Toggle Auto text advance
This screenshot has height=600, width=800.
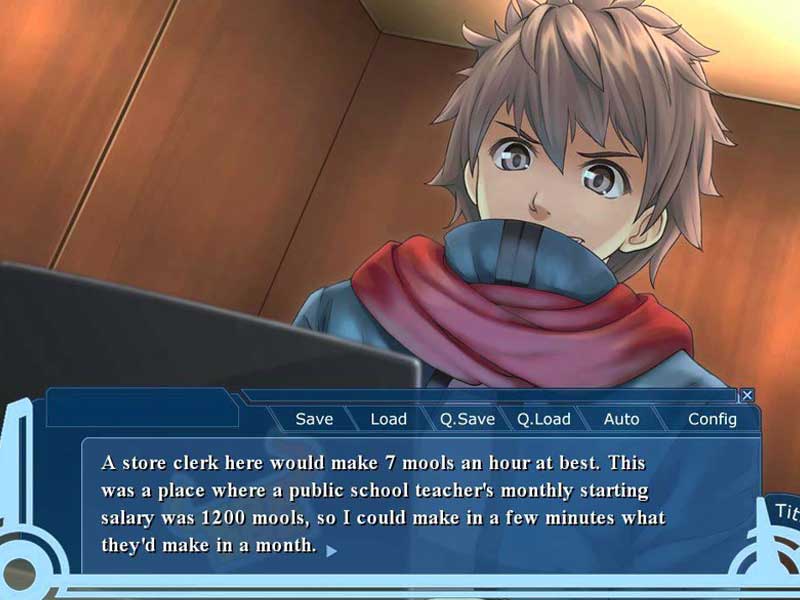click(x=621, y=419)
